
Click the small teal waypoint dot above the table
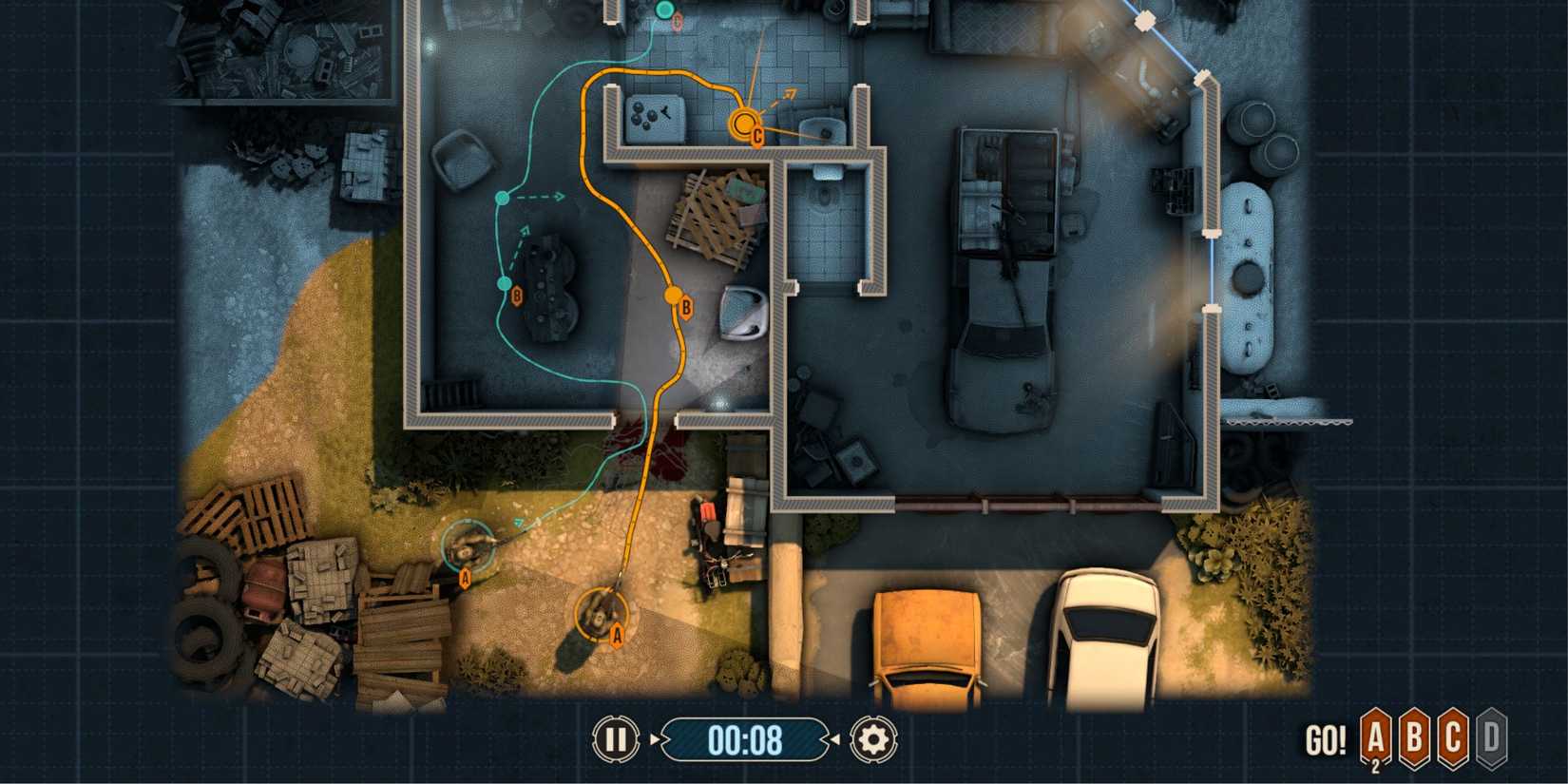coord(502,198)
